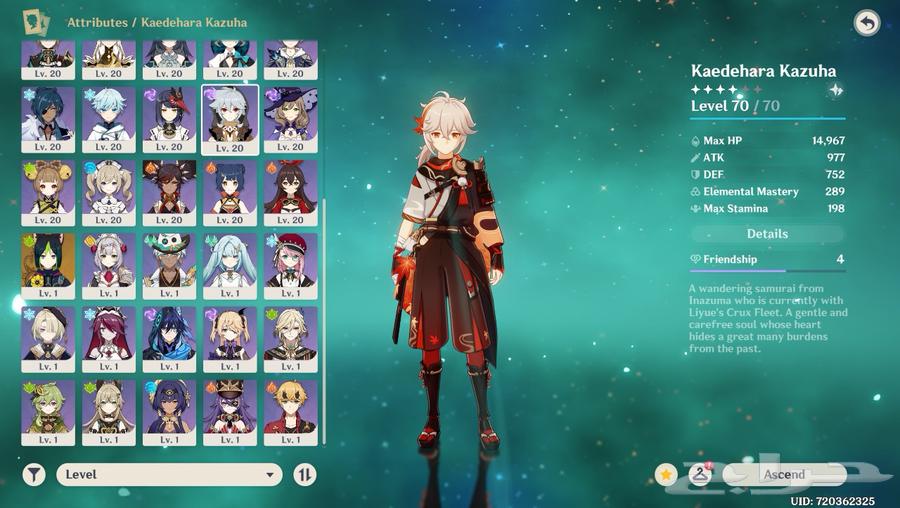Screen dimensions: 900x508
Task: Toggle the sort order arrows
Action: [305, 475]
